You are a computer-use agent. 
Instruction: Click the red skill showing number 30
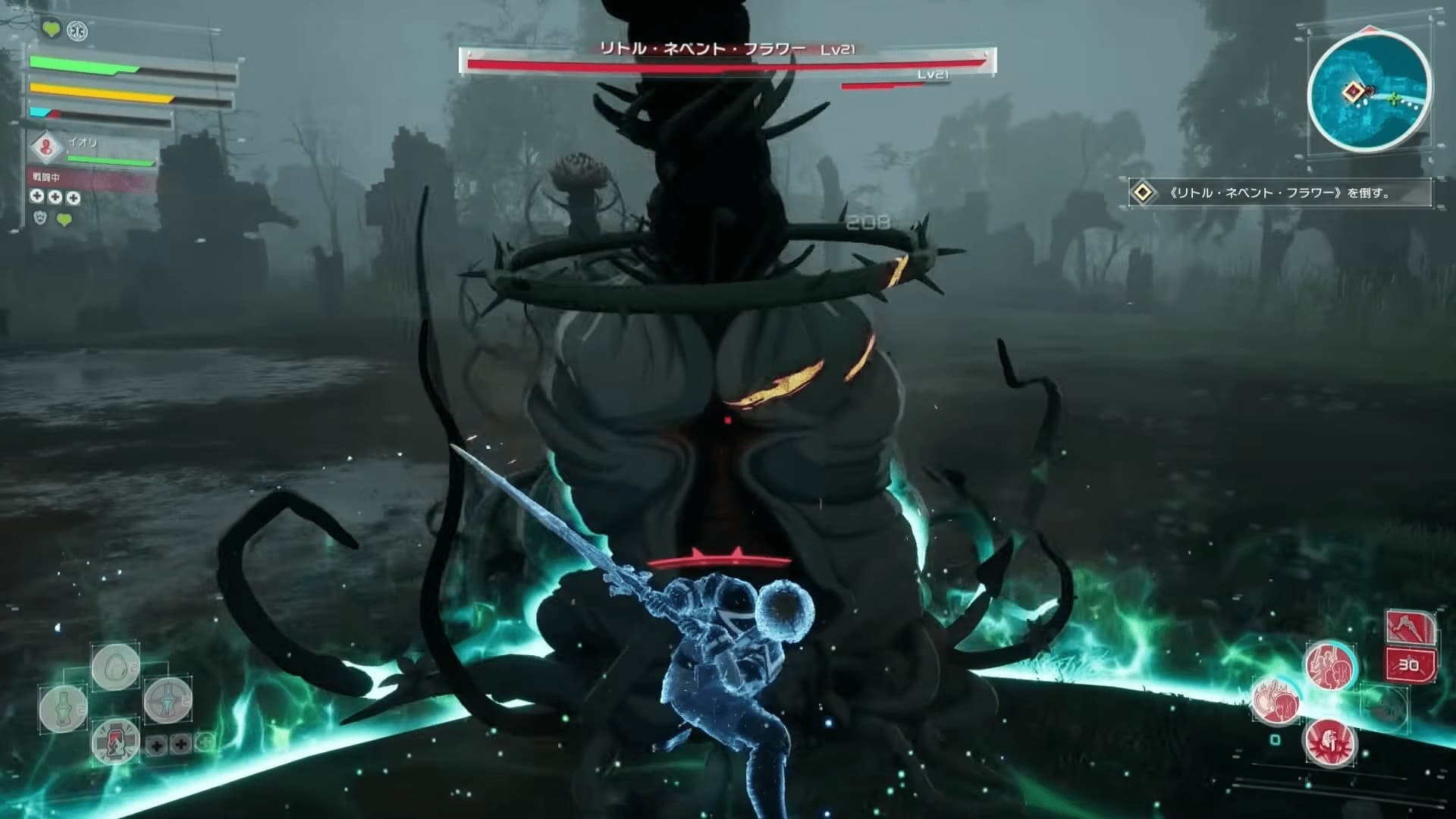[1408, 664]
